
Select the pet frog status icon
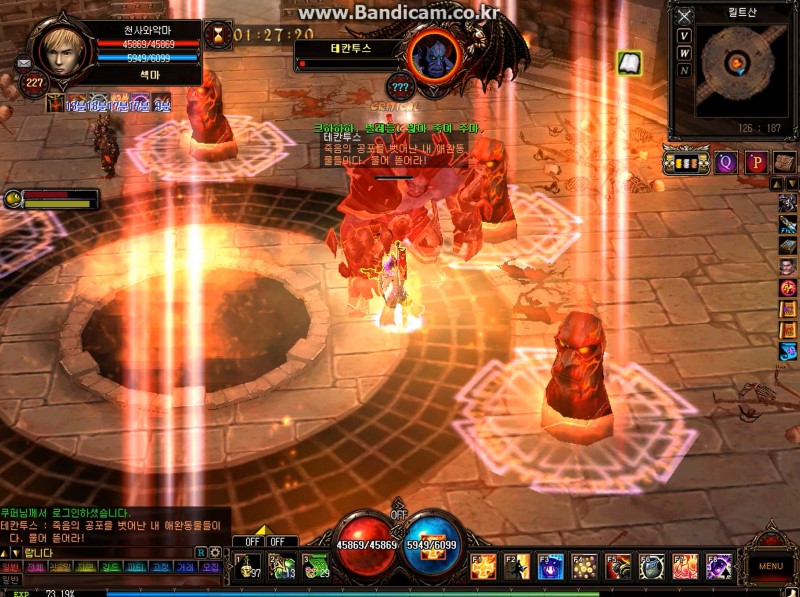tap(13, 199)
